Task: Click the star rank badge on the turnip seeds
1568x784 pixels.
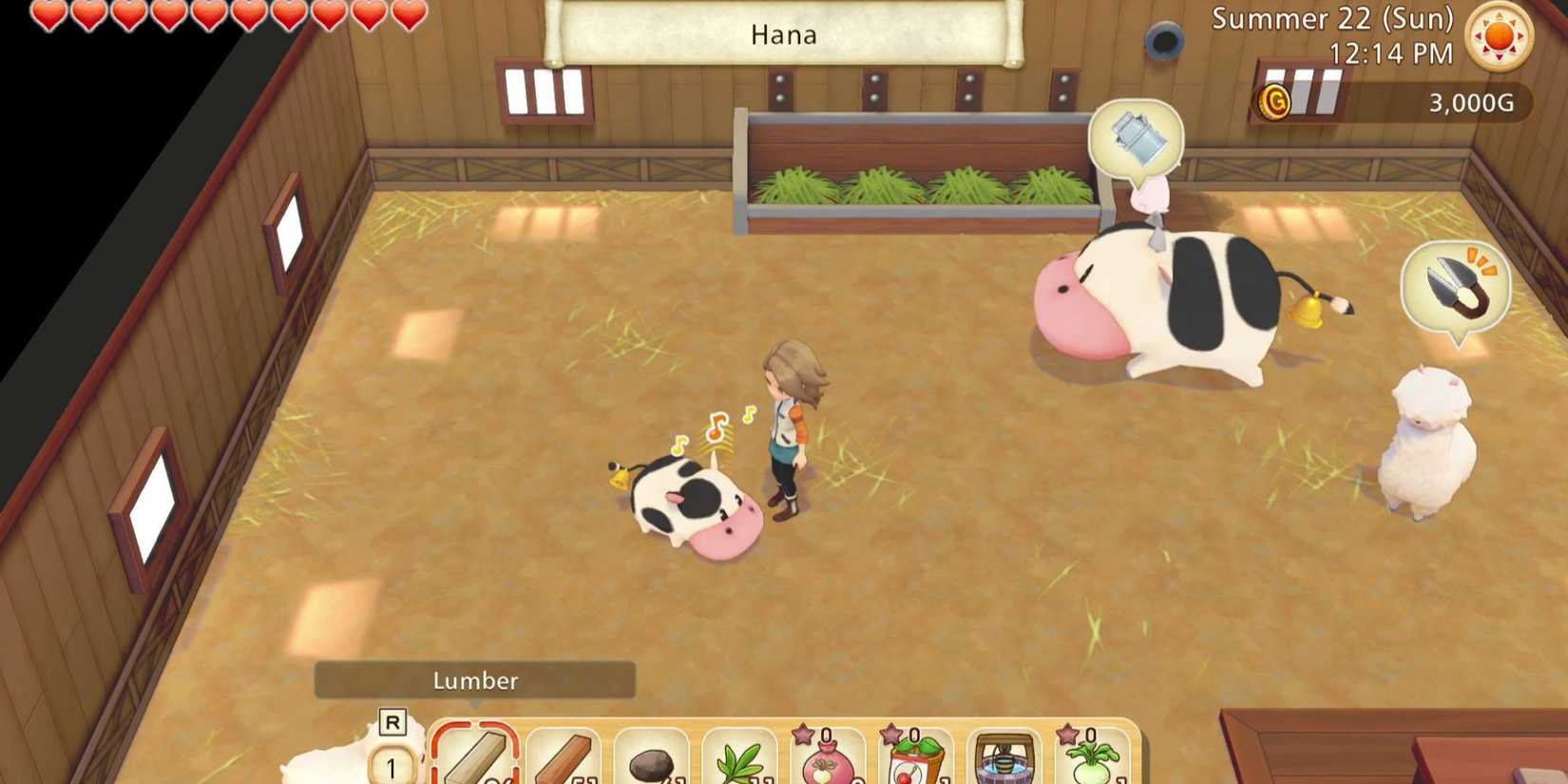Action: pos(801,736)
